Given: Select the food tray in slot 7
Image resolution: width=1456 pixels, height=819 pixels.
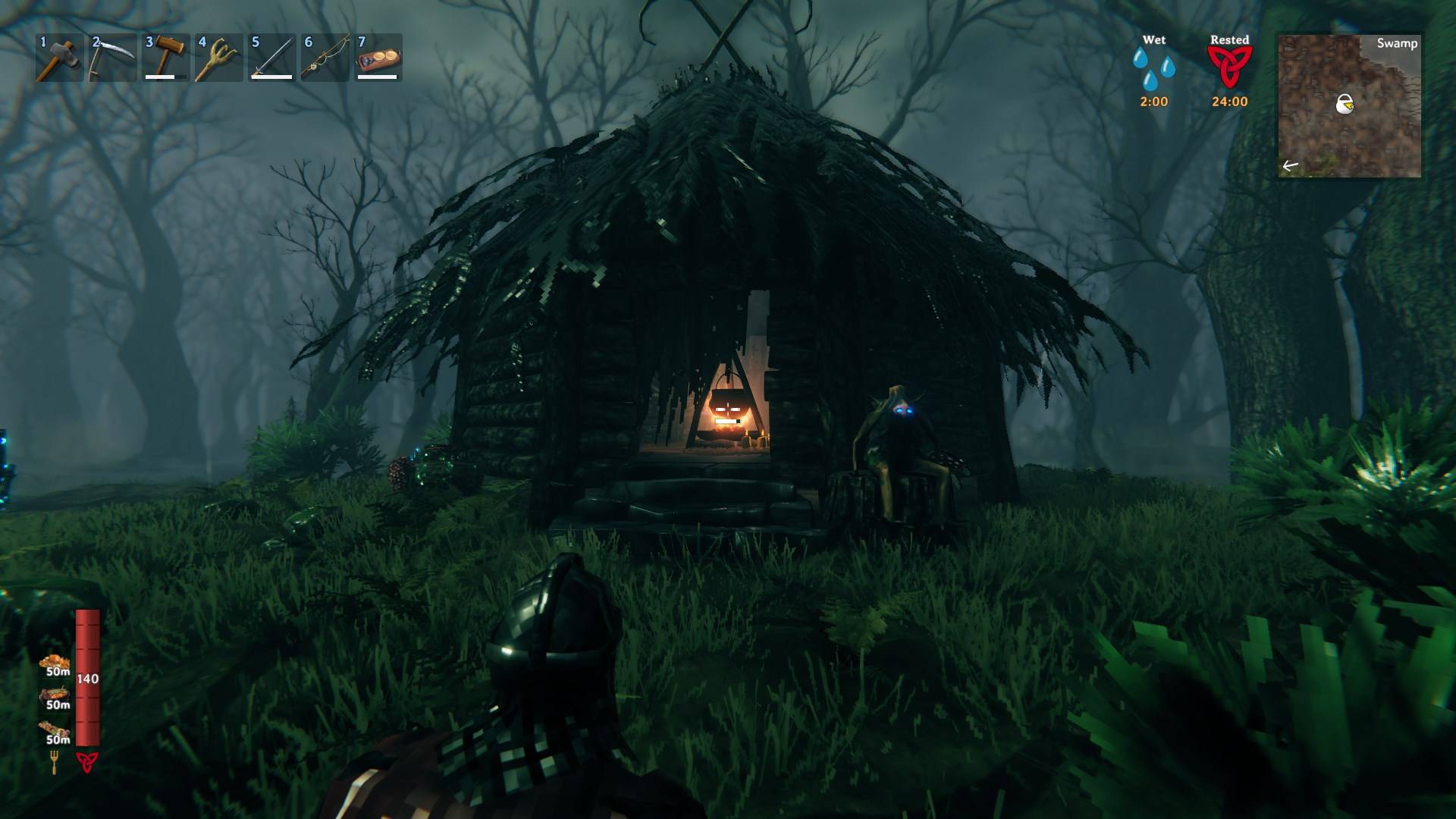Looking at the screenshot, I should [x=378, y=58].
